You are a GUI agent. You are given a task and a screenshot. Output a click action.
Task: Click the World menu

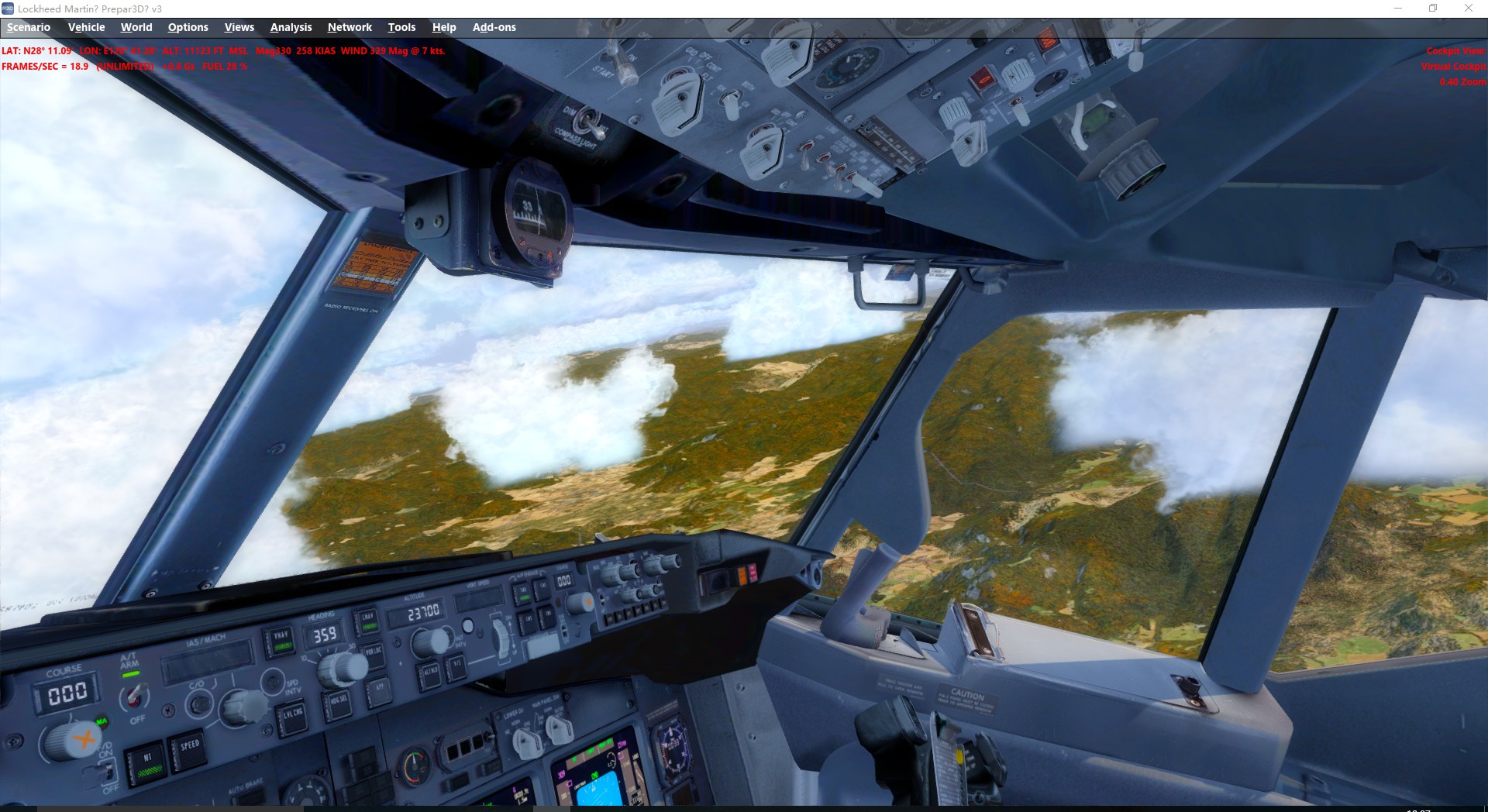[x=136, y=27]
